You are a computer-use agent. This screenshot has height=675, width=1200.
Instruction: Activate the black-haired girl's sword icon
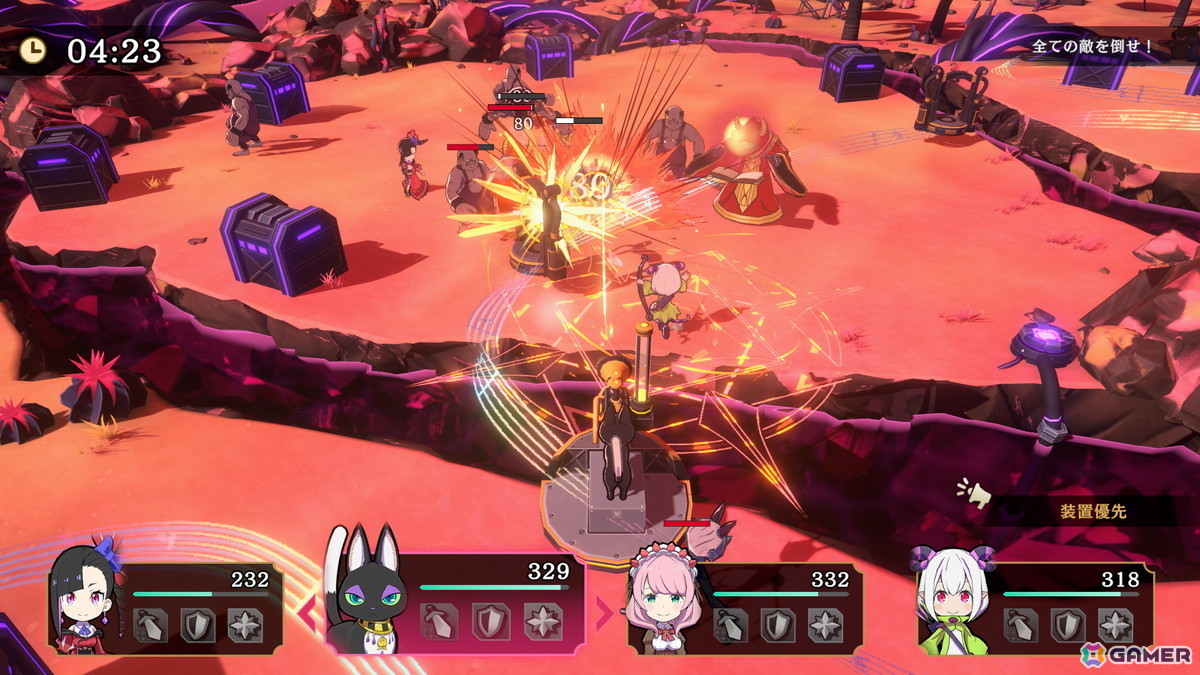coord(150,625)
